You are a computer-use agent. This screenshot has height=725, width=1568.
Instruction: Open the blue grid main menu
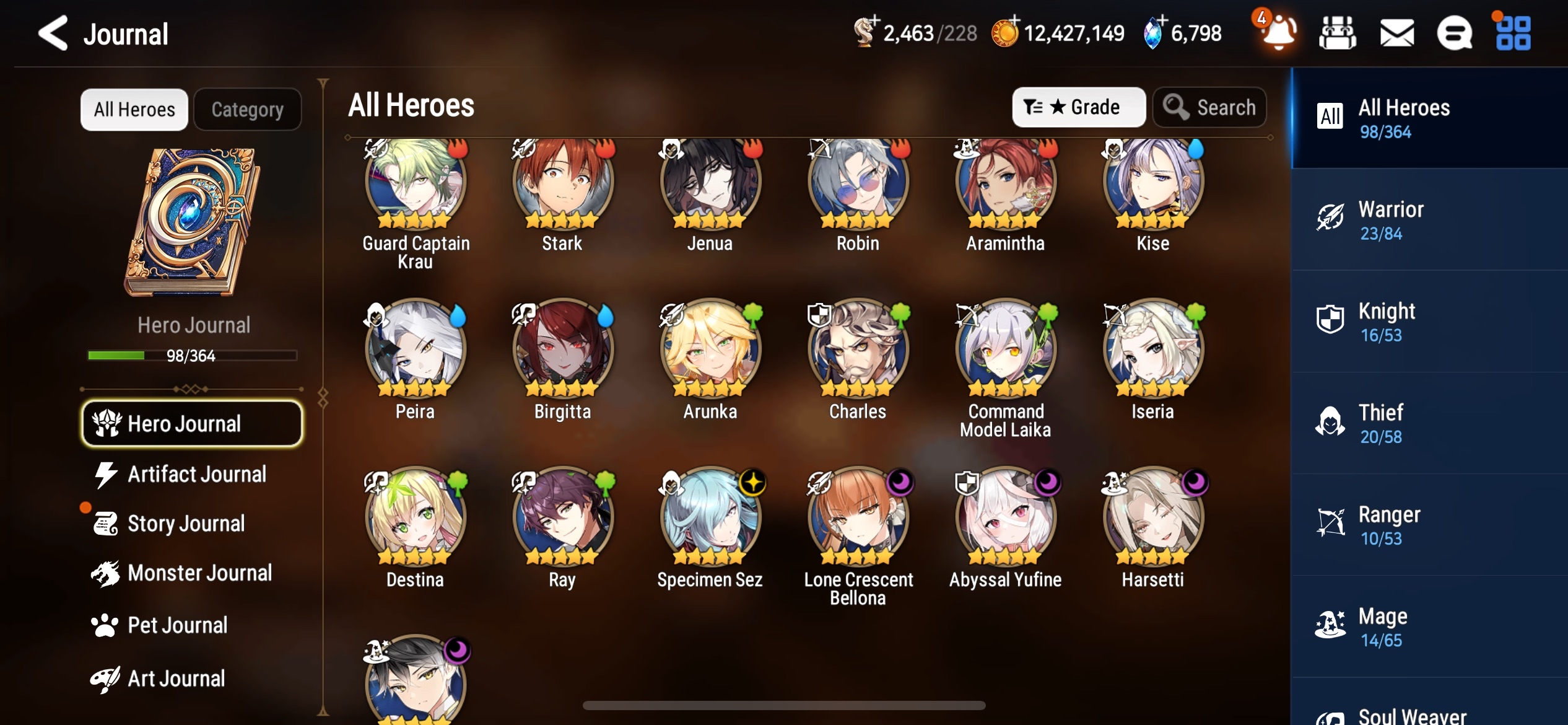tap(1513, 33)
